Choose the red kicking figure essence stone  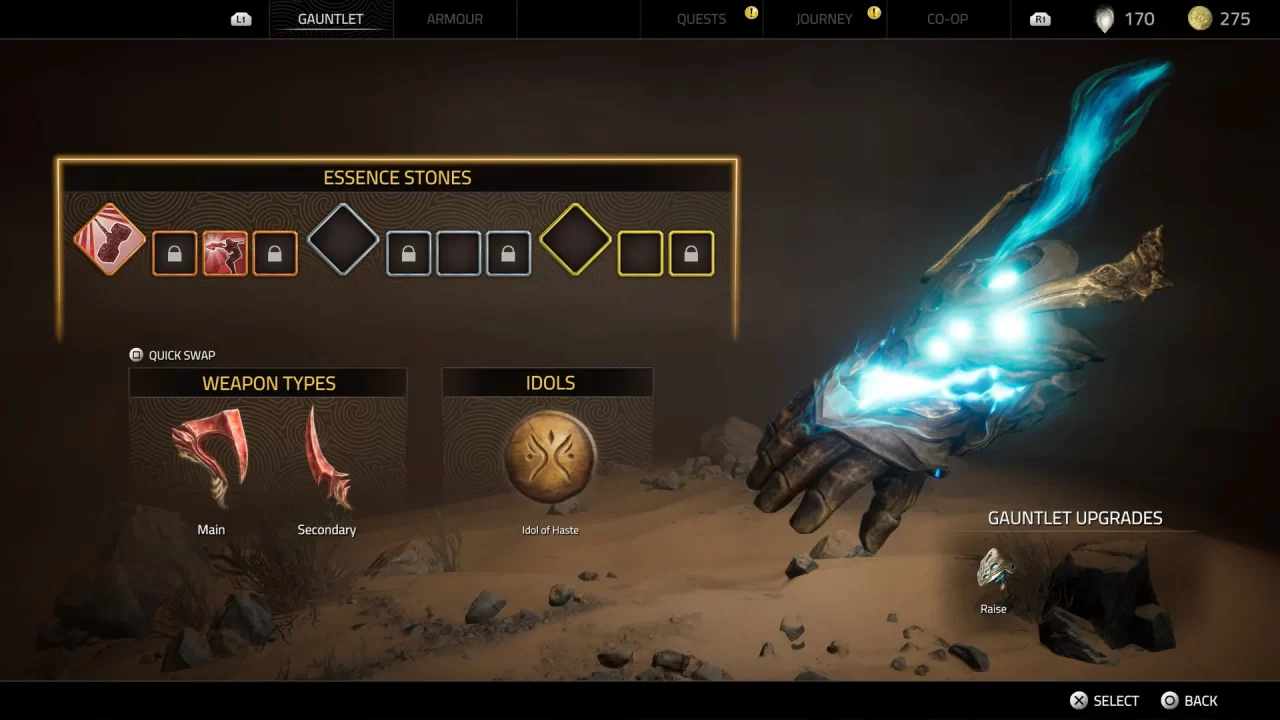click(225, 254)
